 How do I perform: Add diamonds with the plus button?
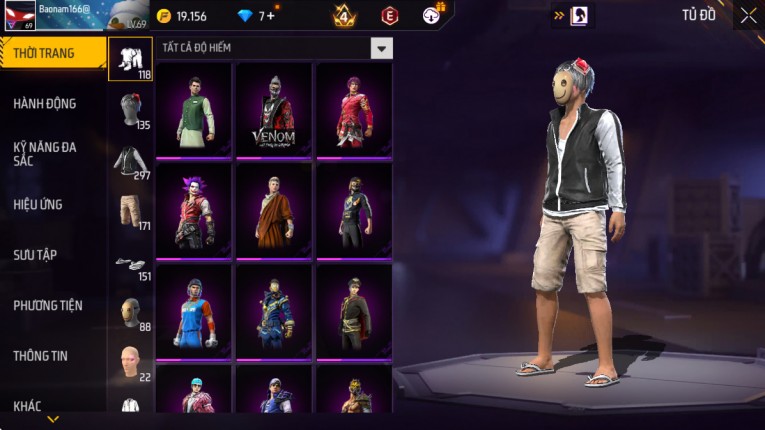(269, 16)
